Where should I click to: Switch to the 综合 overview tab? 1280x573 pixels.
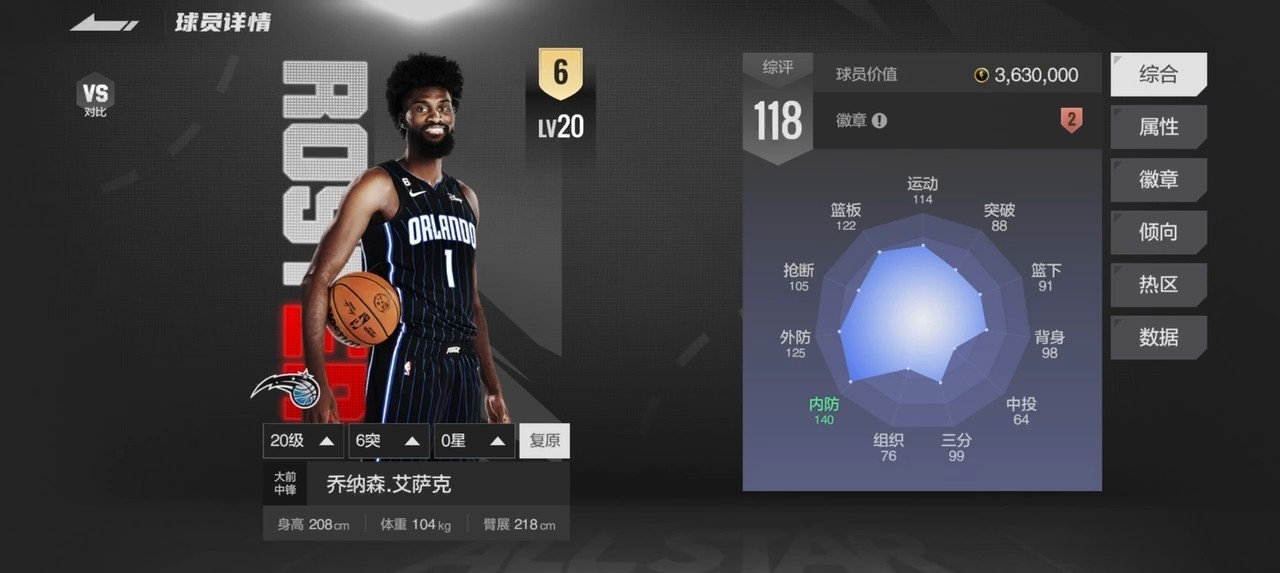point(1158,74)
